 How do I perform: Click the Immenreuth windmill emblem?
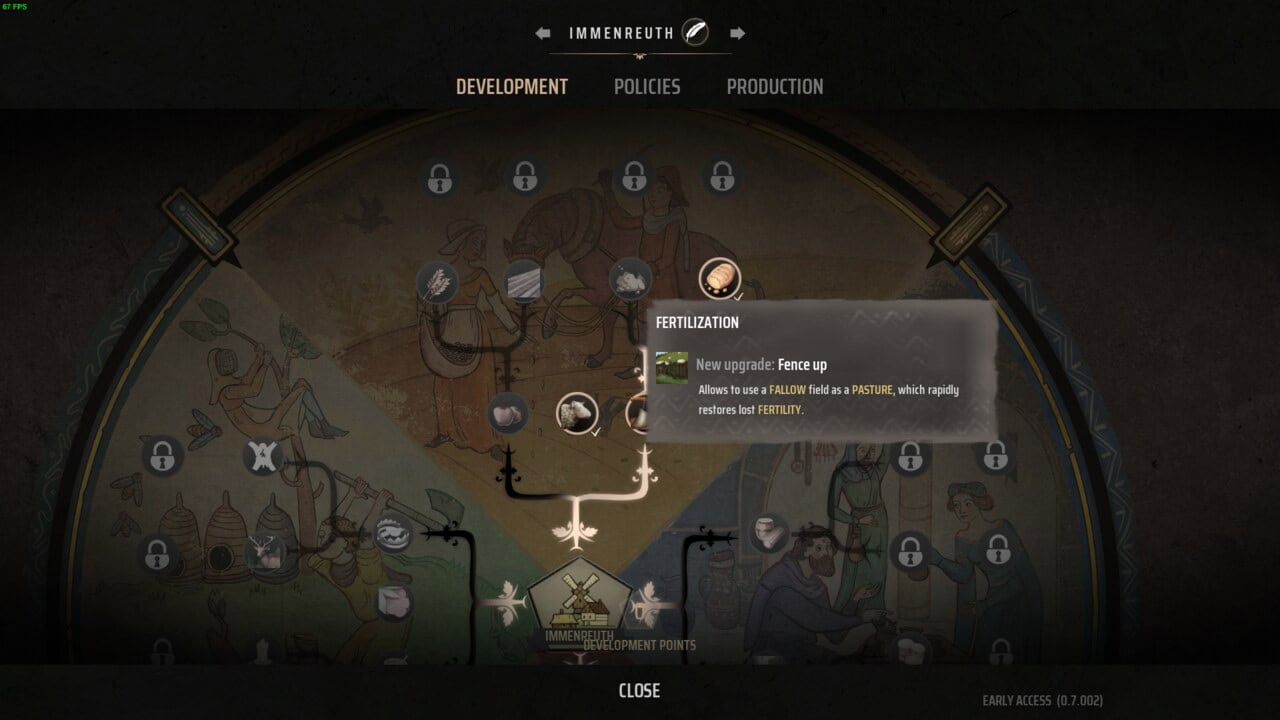580,598
